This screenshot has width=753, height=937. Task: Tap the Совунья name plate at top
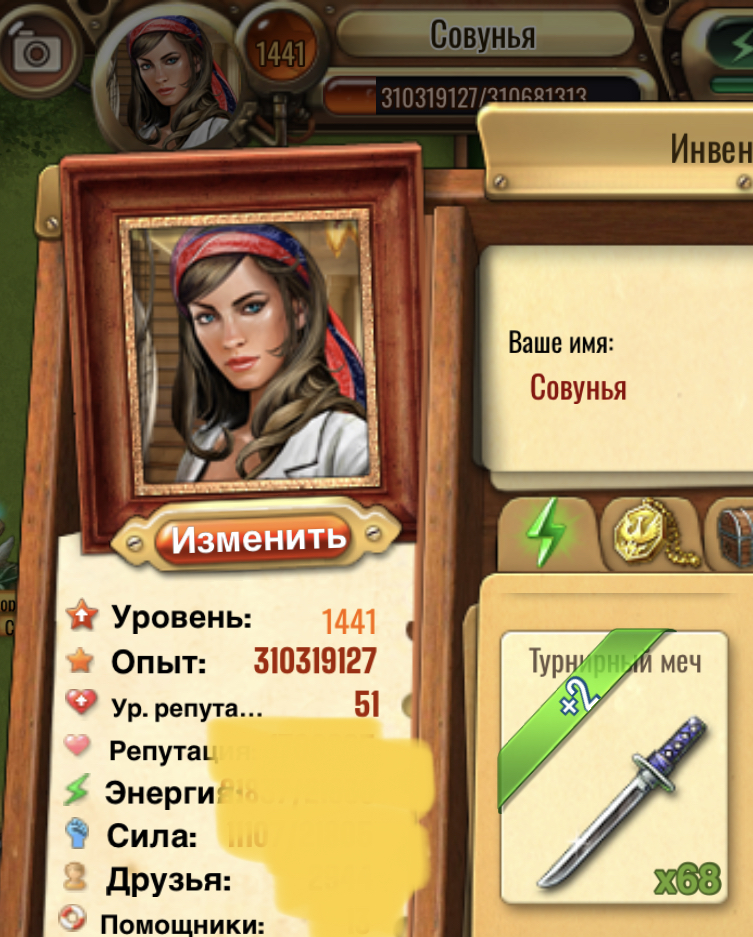click(x=483, y=36)
